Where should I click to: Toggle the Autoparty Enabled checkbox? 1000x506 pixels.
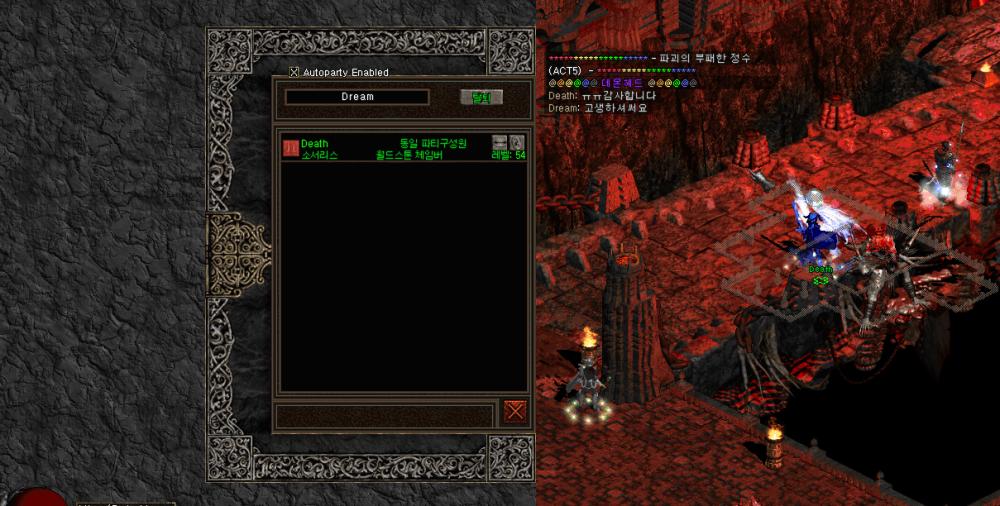294,72
